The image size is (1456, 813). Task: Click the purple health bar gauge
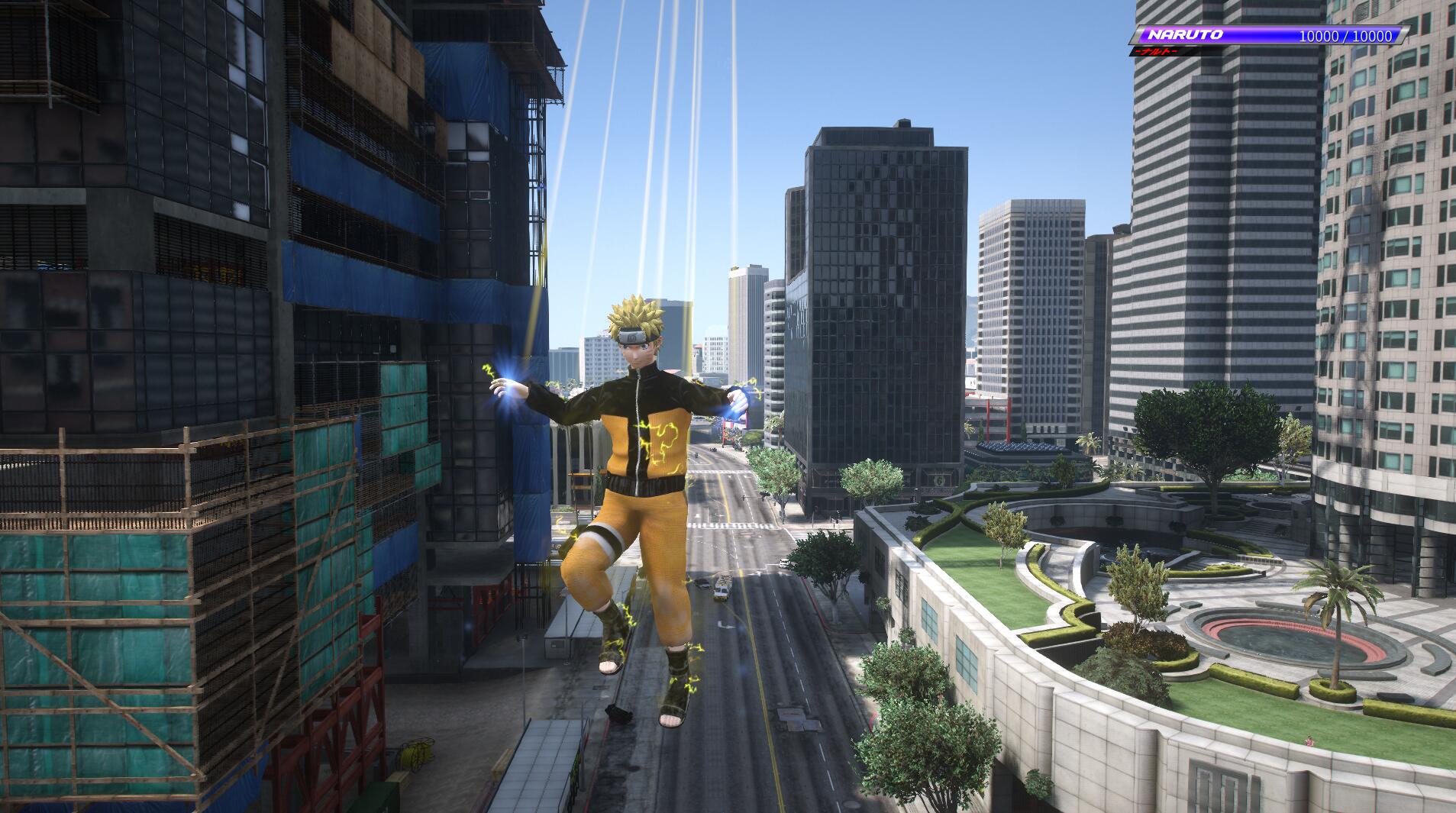point(1260,34)
